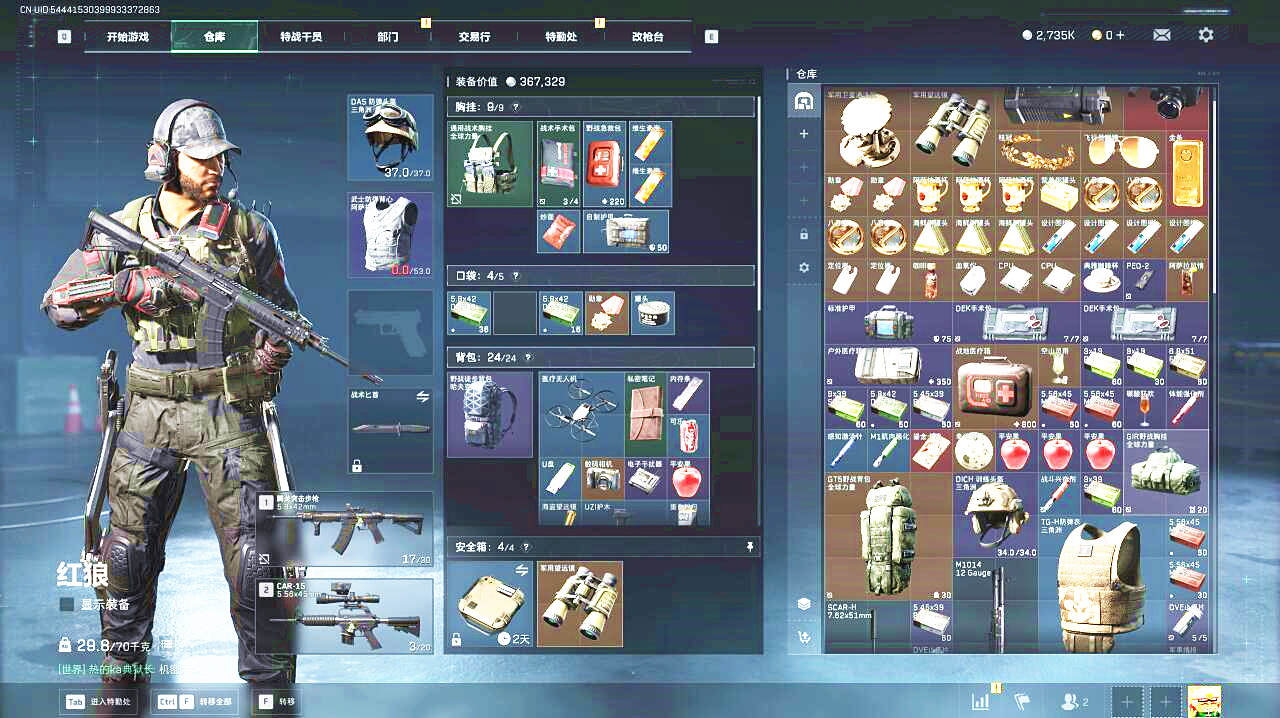The height and width of the screenshot is (718, 1280).
Task: Click the 进入特勤处 button
Action: click(98, 701)
